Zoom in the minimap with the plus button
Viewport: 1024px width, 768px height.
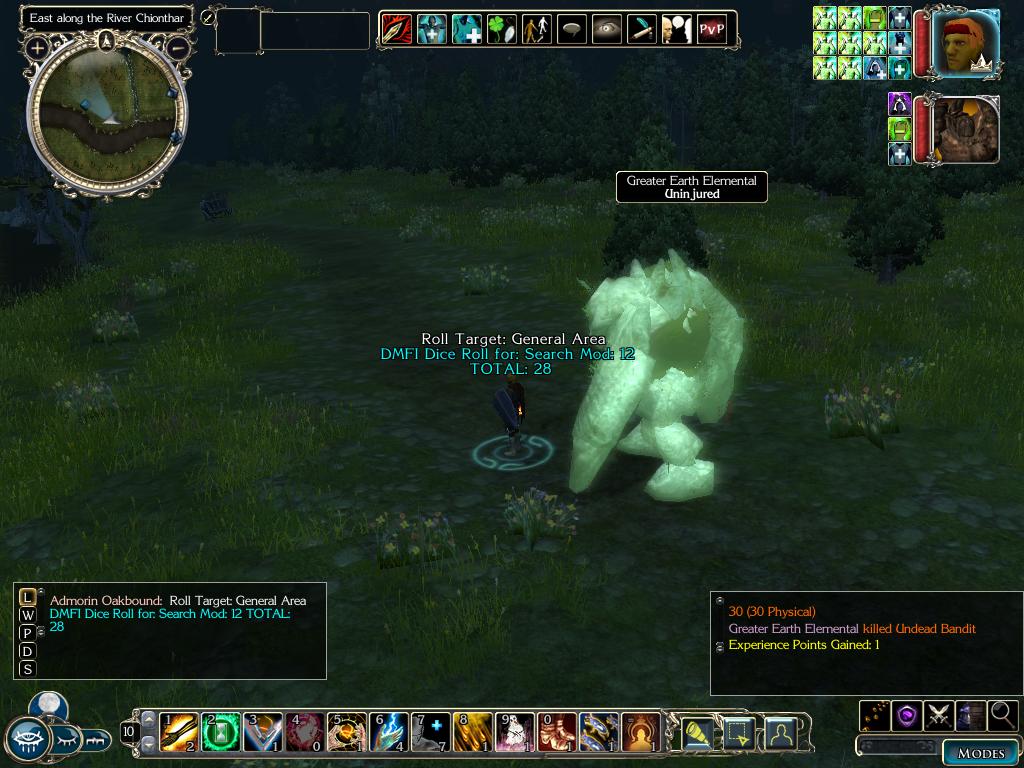pos(37,47)
